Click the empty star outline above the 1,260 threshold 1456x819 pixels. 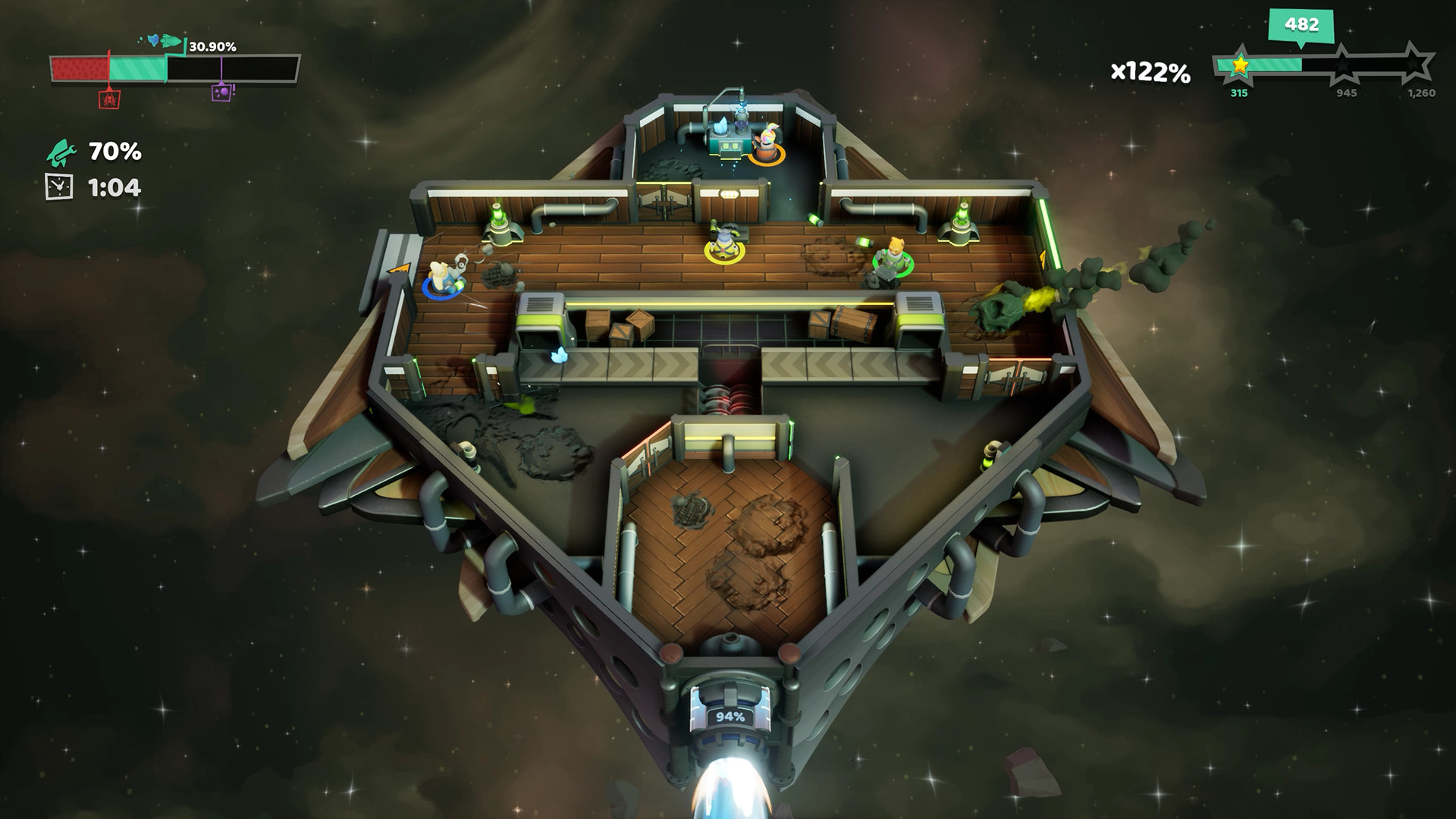[1415, 62]
